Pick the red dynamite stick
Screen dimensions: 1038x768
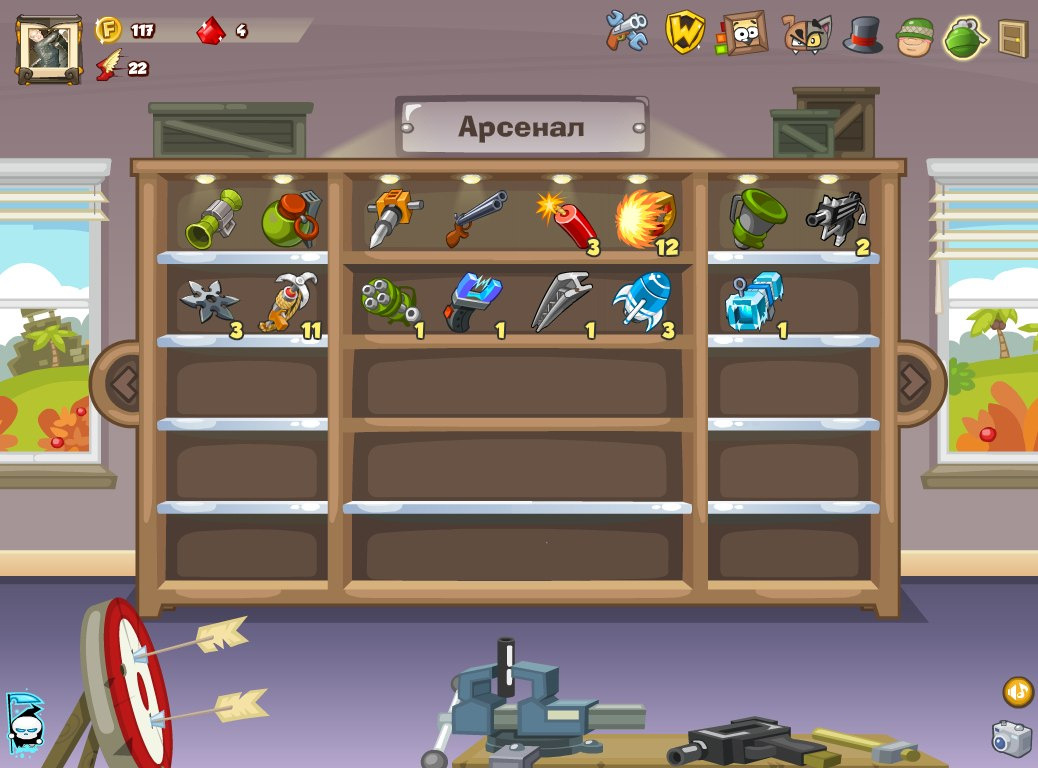pos(568,220)
